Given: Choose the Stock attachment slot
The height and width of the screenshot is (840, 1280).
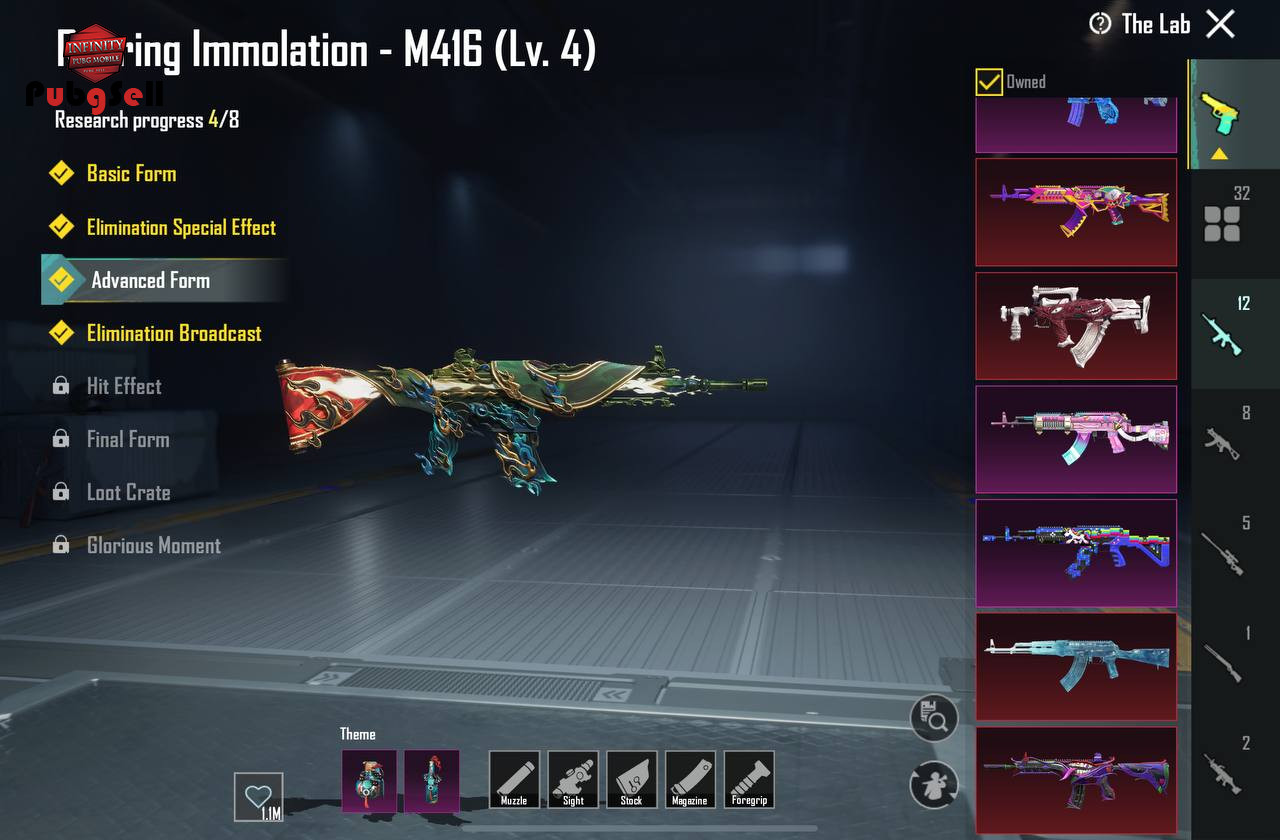Looking at the screenshot, I should (x=631, y=780).
